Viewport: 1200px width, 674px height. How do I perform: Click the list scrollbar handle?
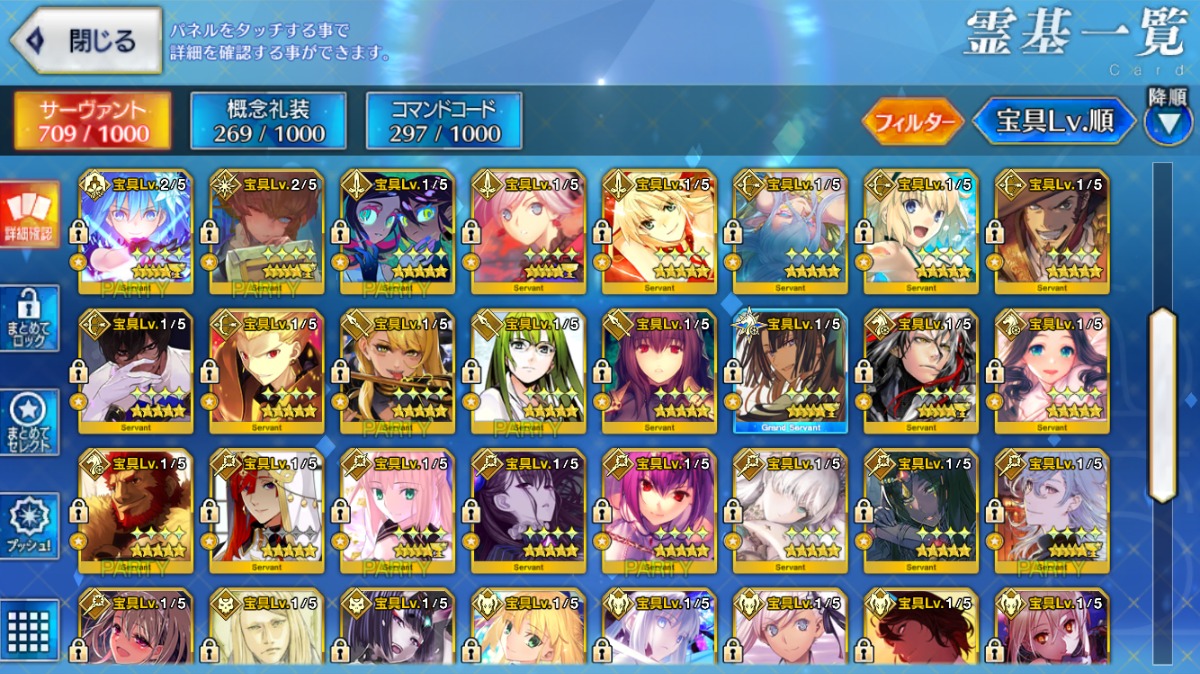1162,404
